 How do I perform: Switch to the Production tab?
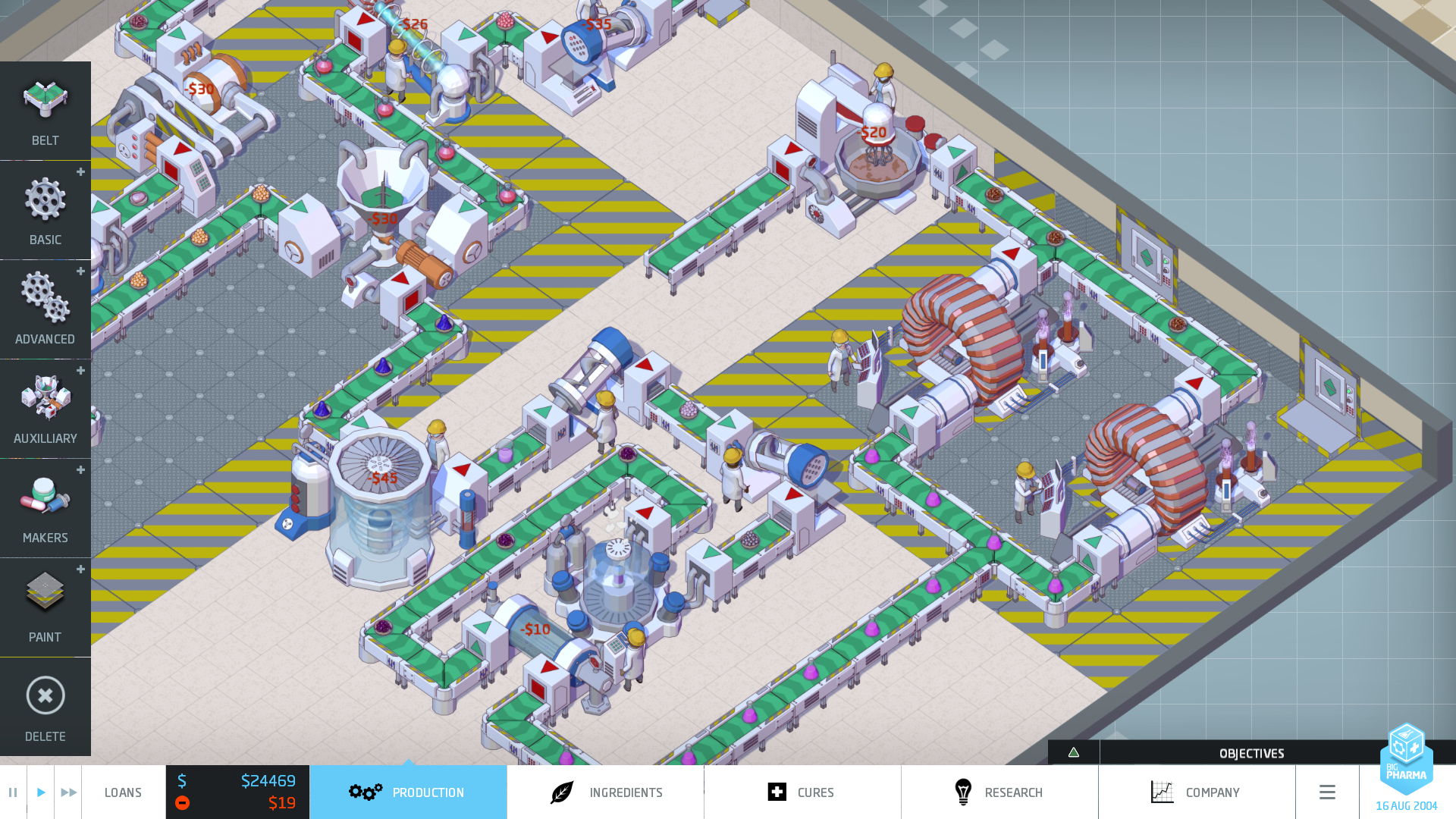click(x=408, y=792)
